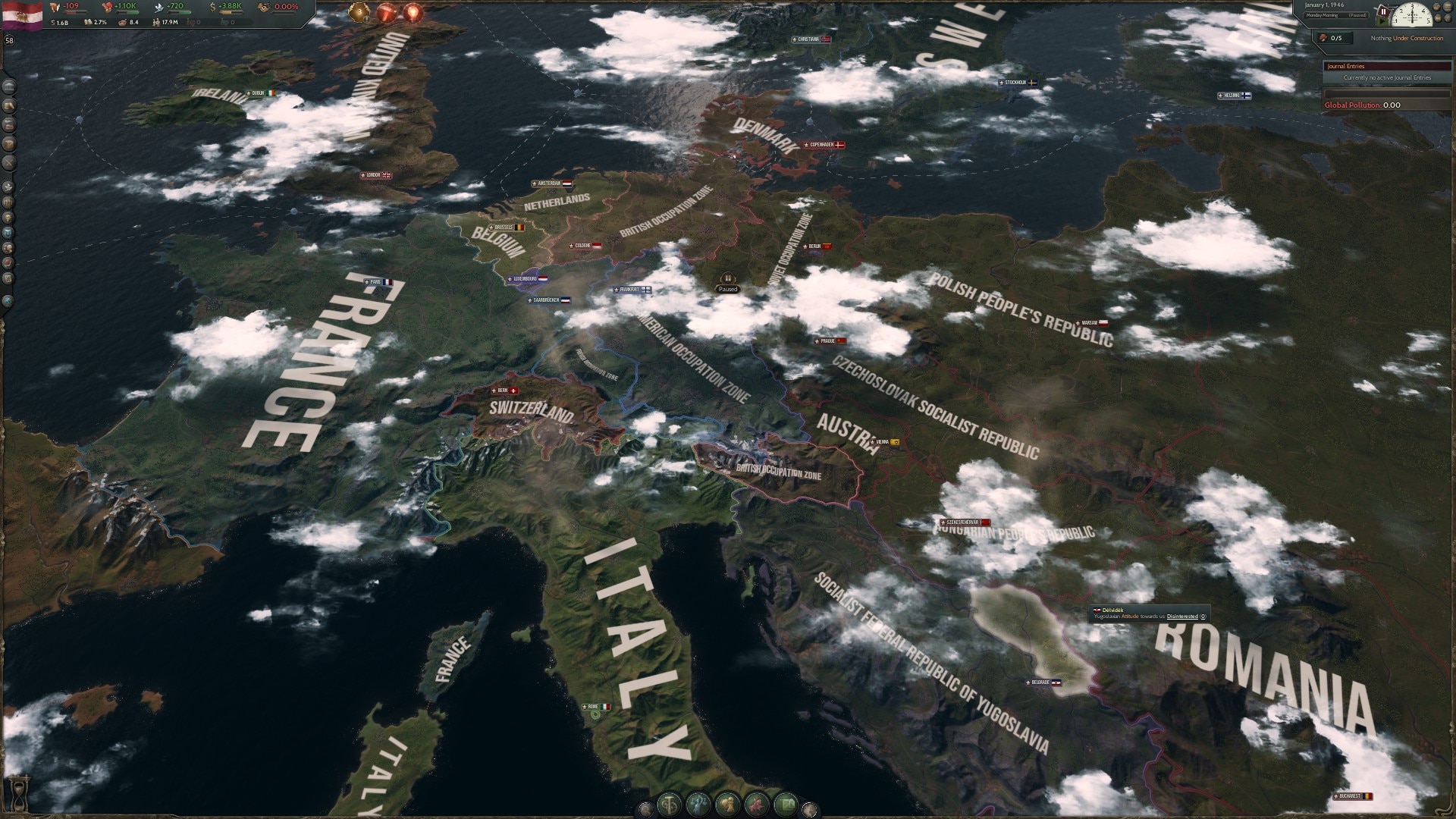1456x819 pixels.
Task: Open the Technology panel icon at bottom
Action: [669, 804]
